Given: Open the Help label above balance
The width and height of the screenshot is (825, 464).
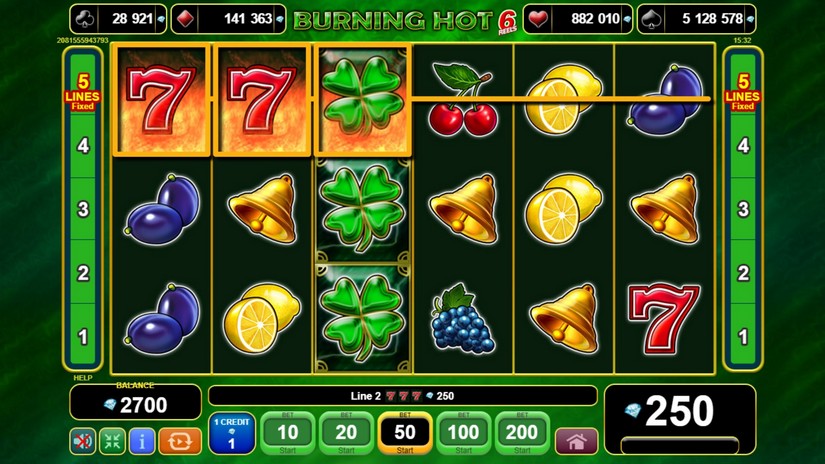Looking at the screenshot, I should [x=81, y=378].
